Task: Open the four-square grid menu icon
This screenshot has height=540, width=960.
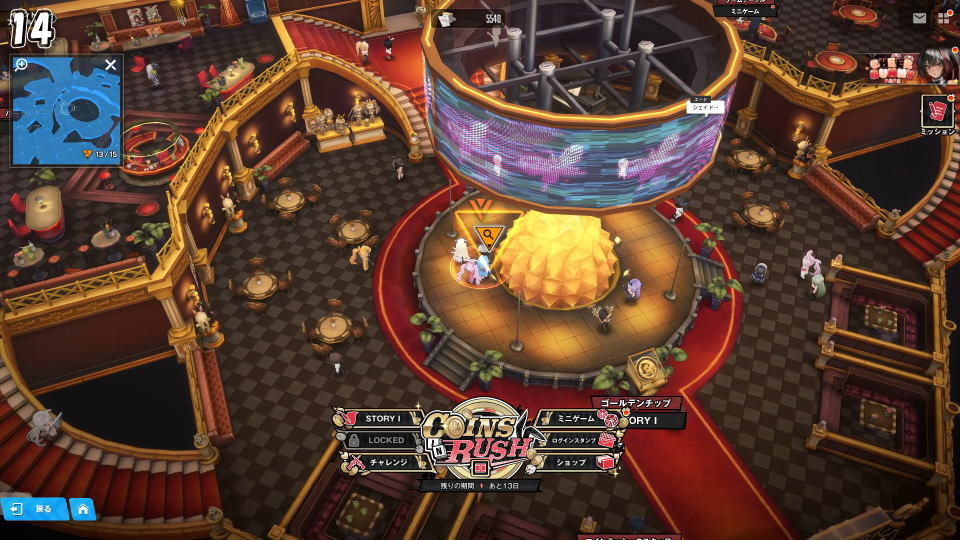Action: [x=945, y=18]
